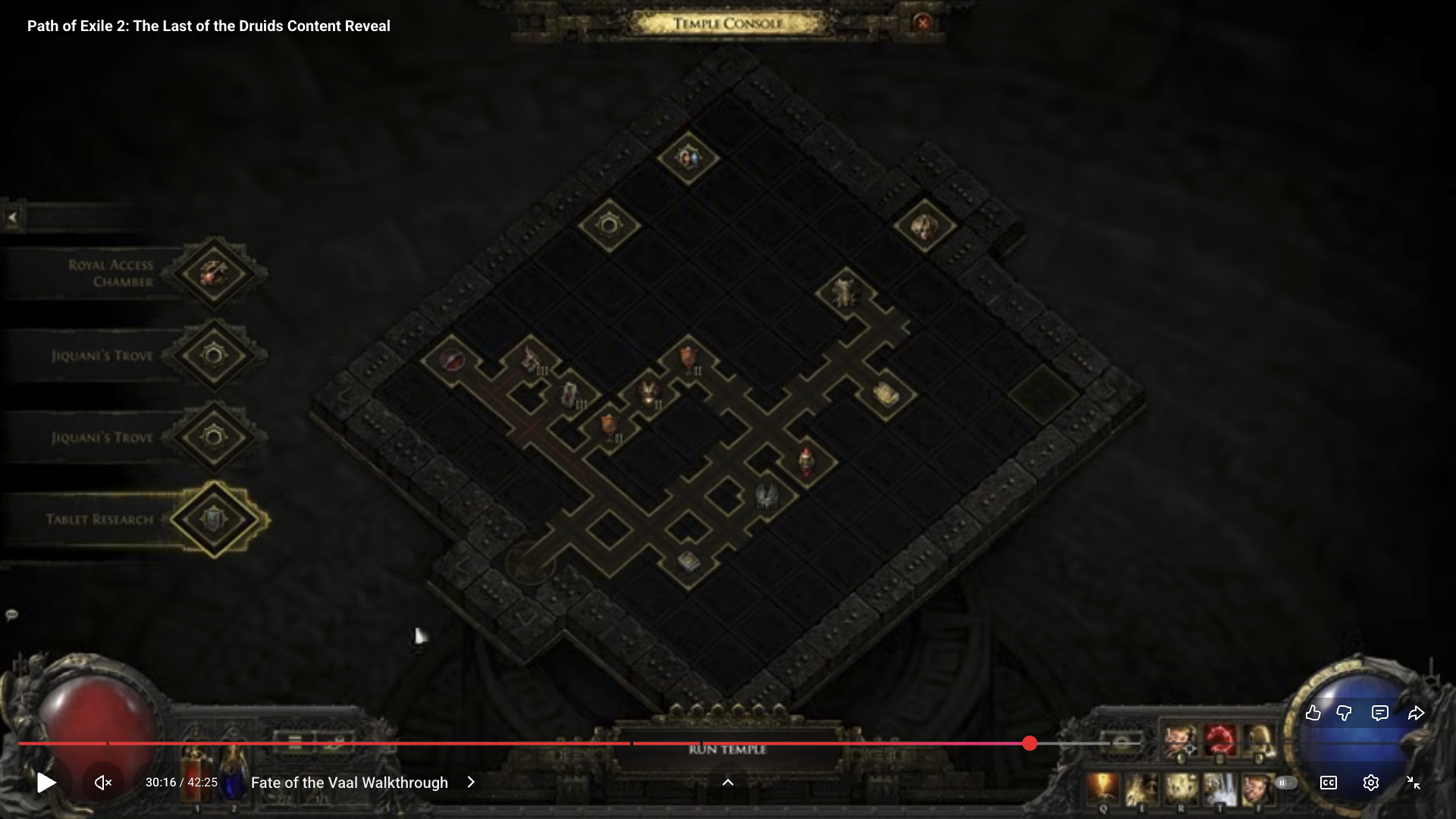Collapse the room list side panel arrow
Viewport: 1456px width, 819px height.
click(x=12, y=218)
